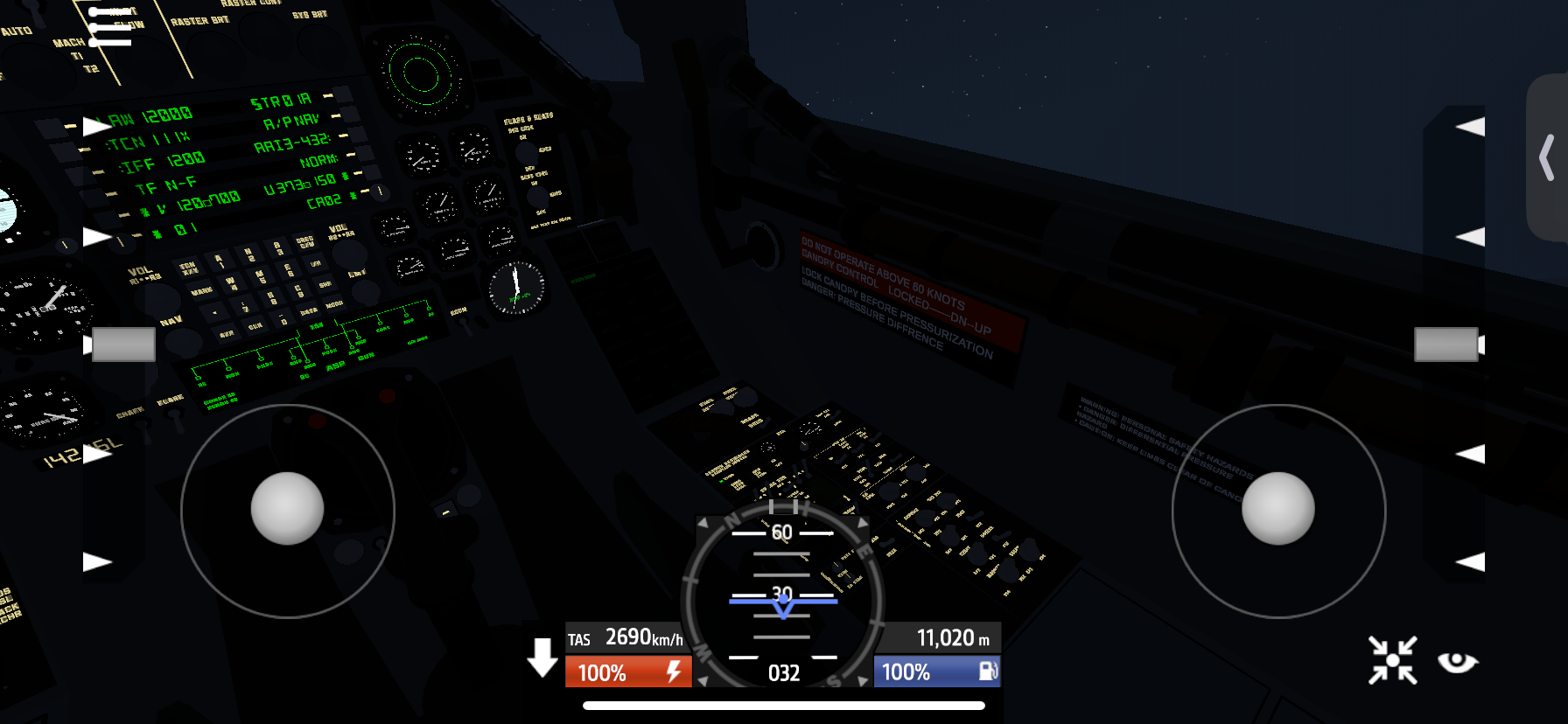Toggle the TAS airspeed display
Viewport: 1568px width, 724px height.
point(626,638)
